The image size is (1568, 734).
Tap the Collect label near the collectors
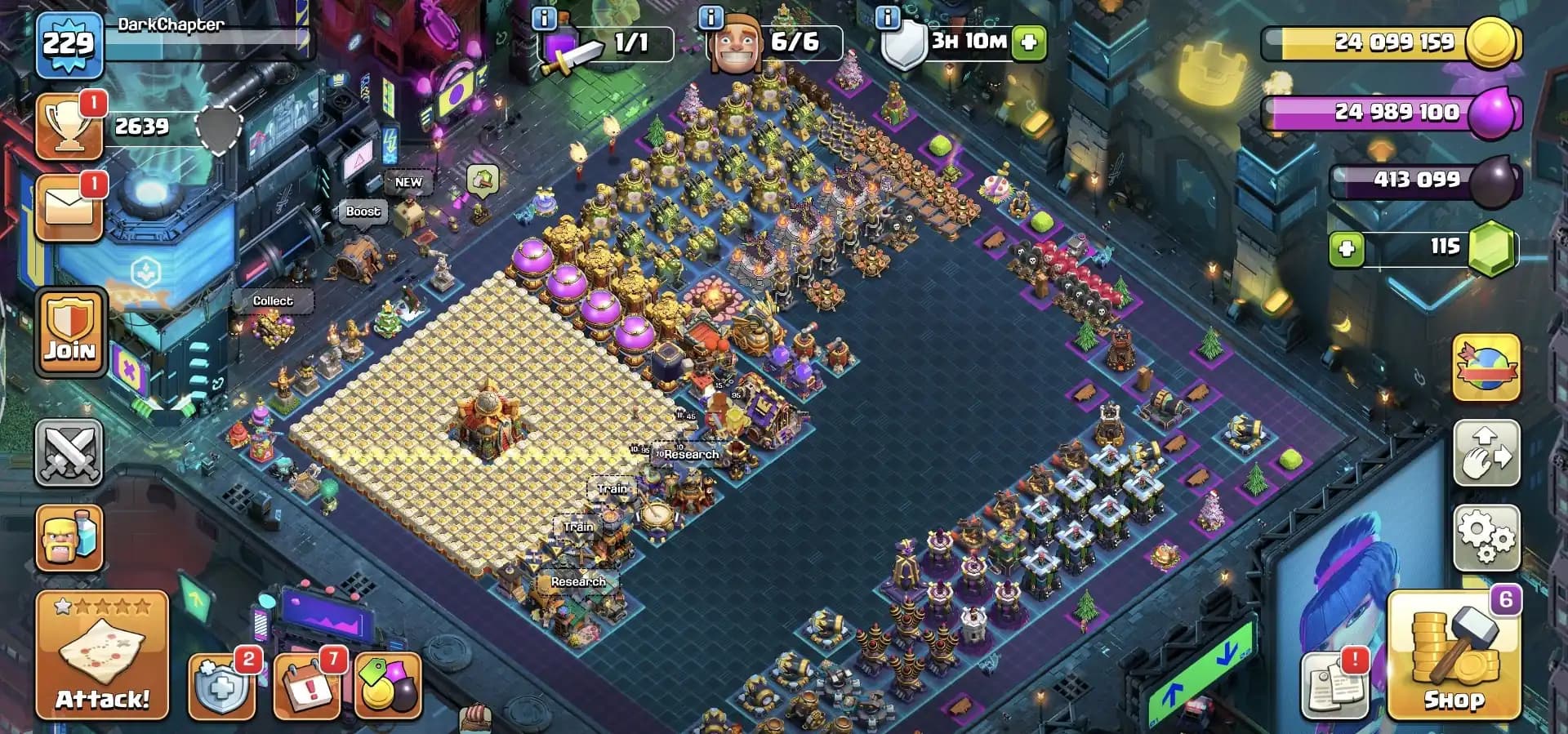coord(274,300)
